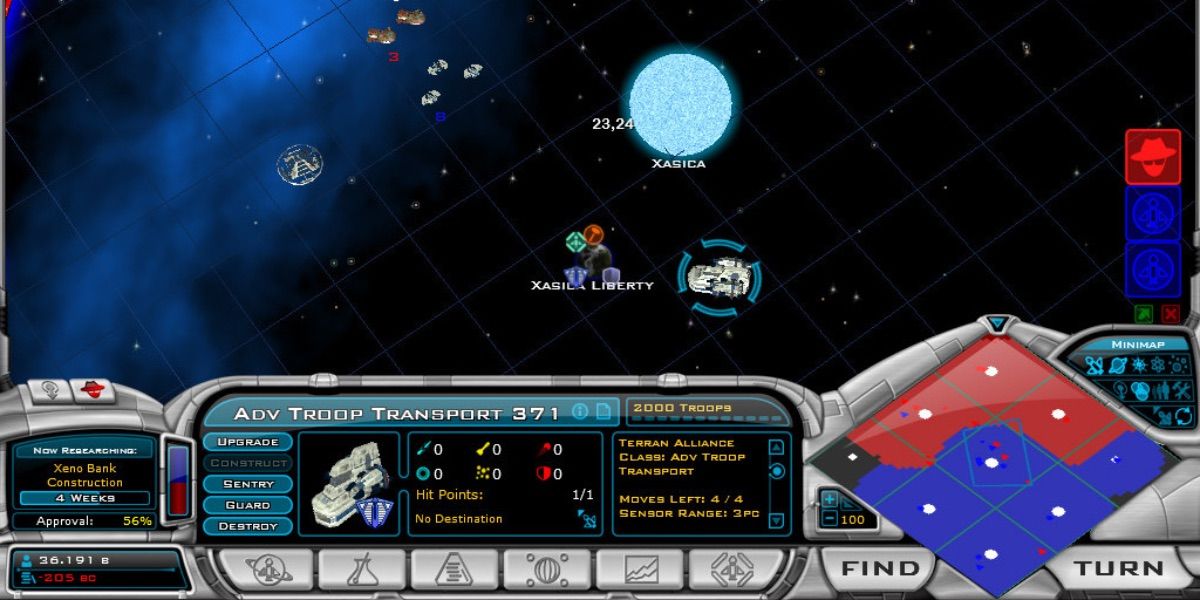Zoom in with the minimap plus button
Image resolution: width=1200 pixels, height=600 pixels.
(829, 499)
